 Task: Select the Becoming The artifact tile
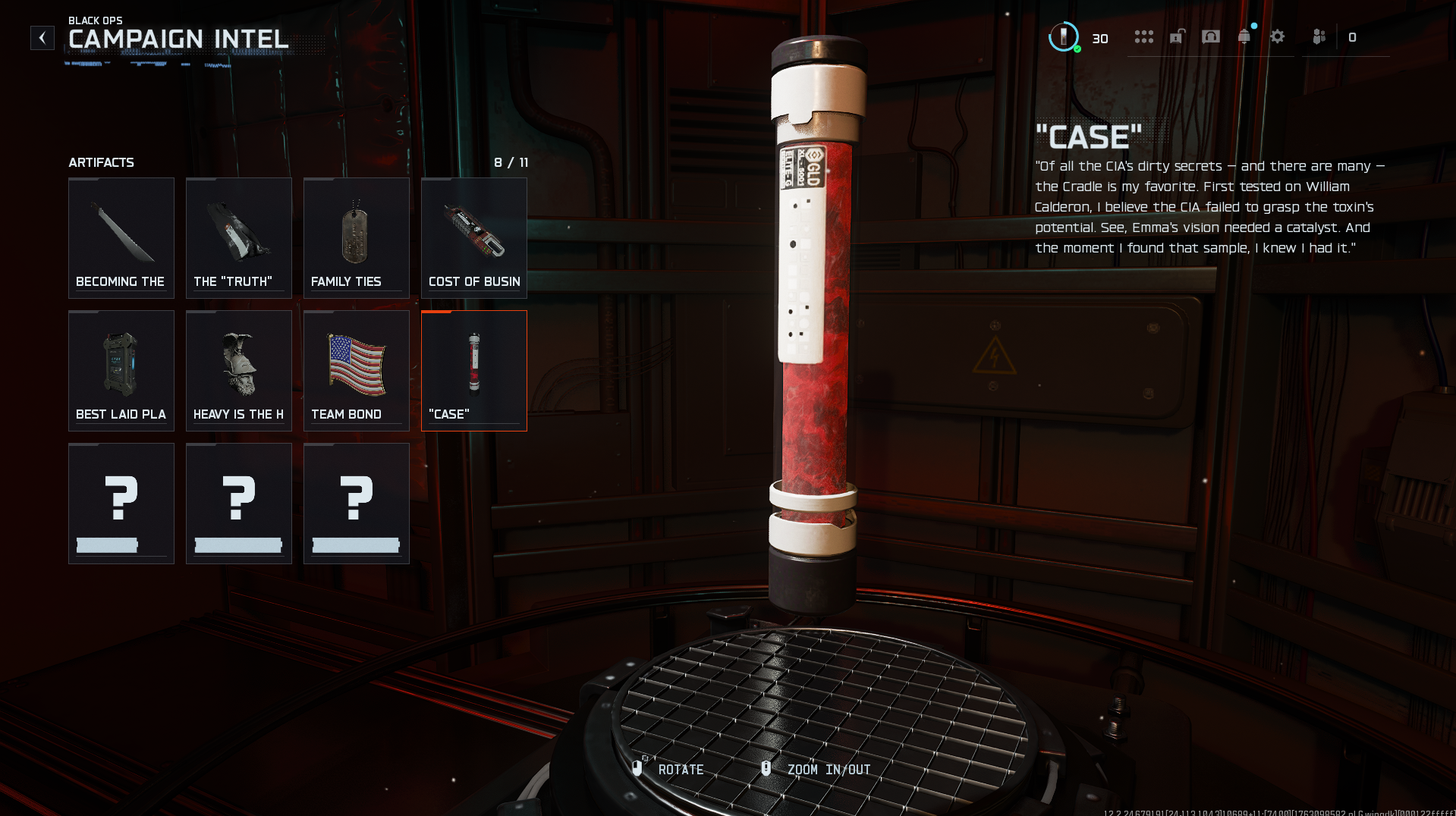[x=121, y=238]
